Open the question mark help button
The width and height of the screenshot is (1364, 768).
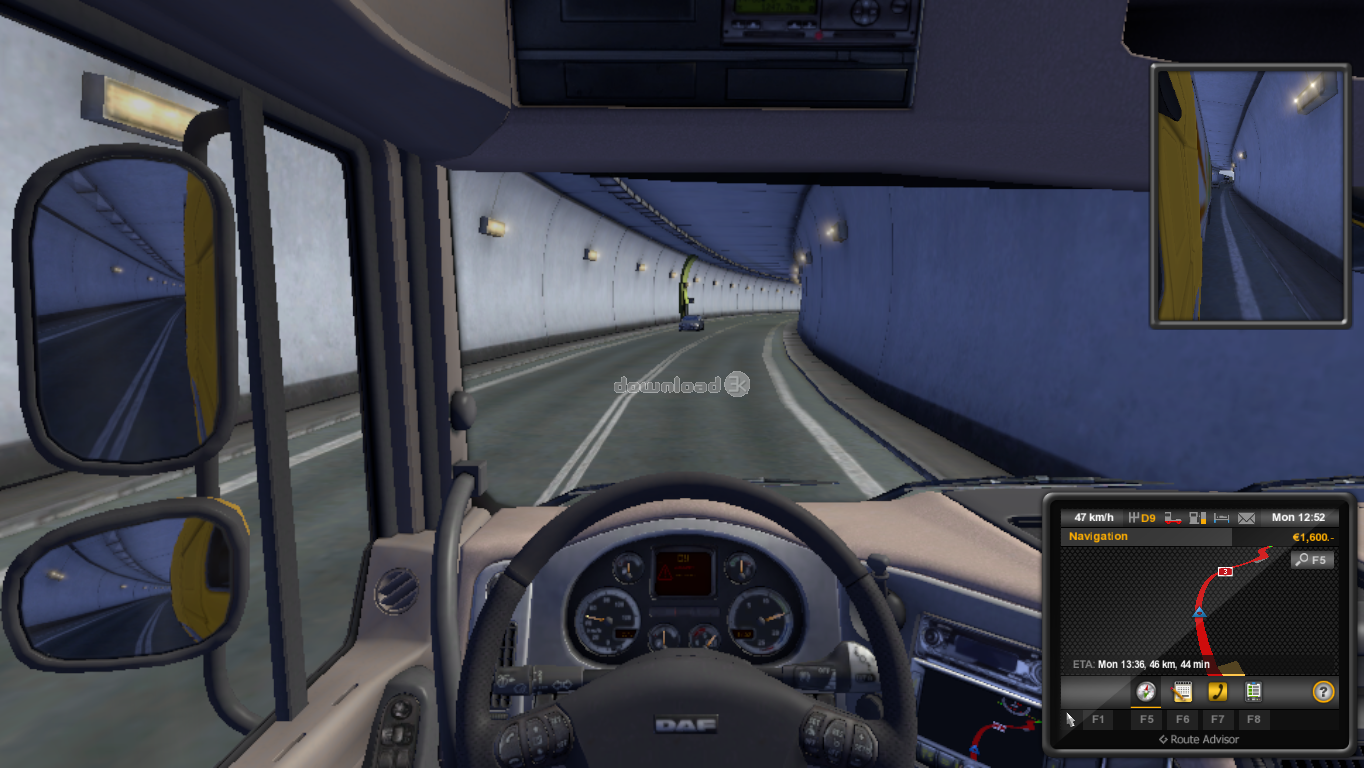(1323, 691)
